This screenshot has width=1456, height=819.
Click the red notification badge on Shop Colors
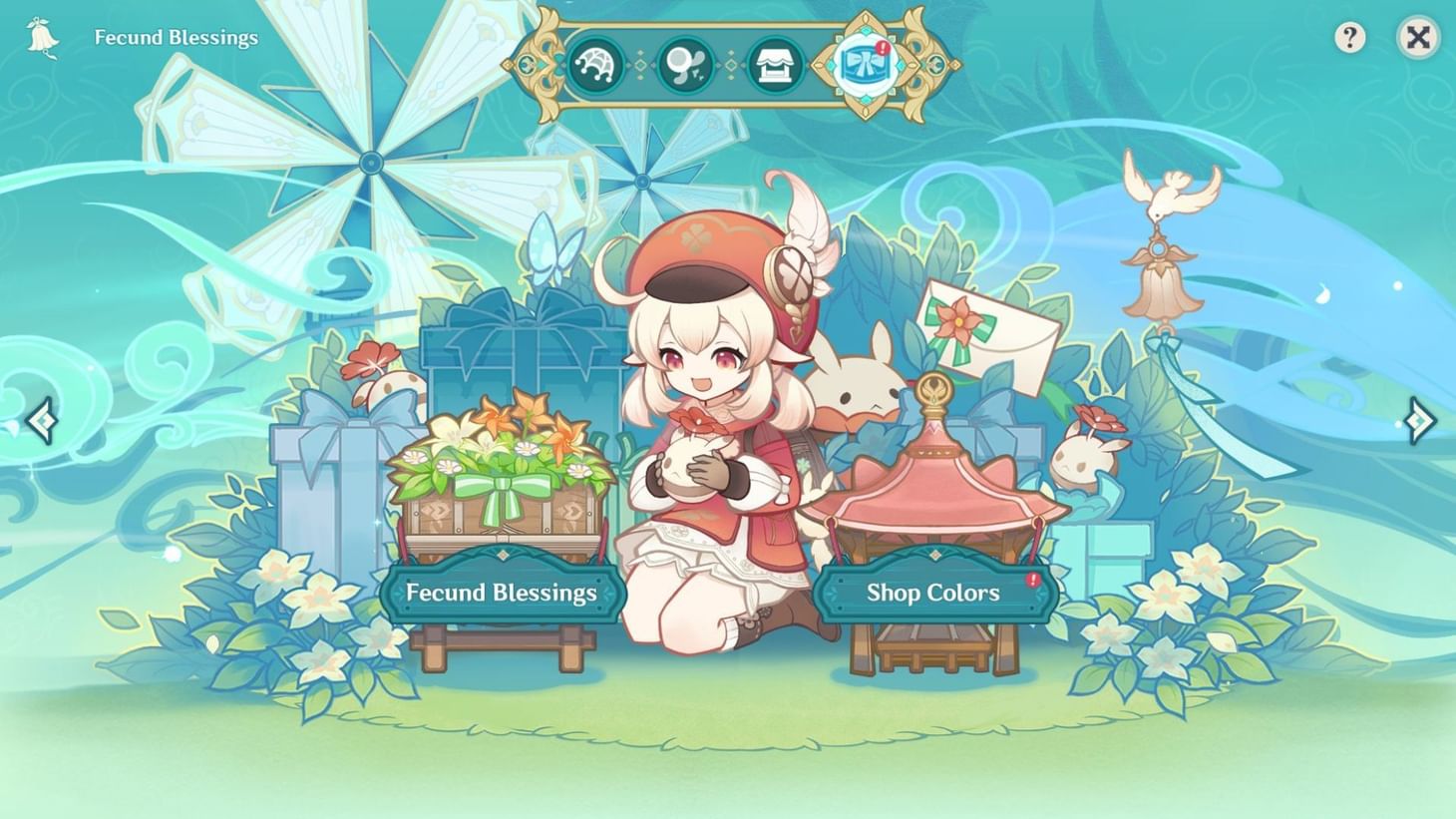pyautogui.click(x=1032, y=579)
